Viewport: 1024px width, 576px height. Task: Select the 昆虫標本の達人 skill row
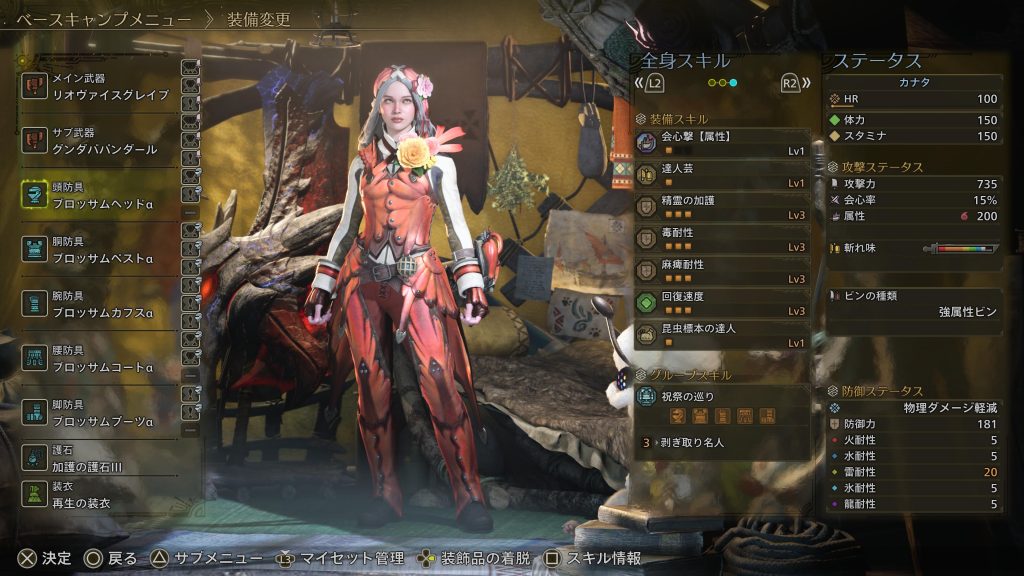(722, 335)
